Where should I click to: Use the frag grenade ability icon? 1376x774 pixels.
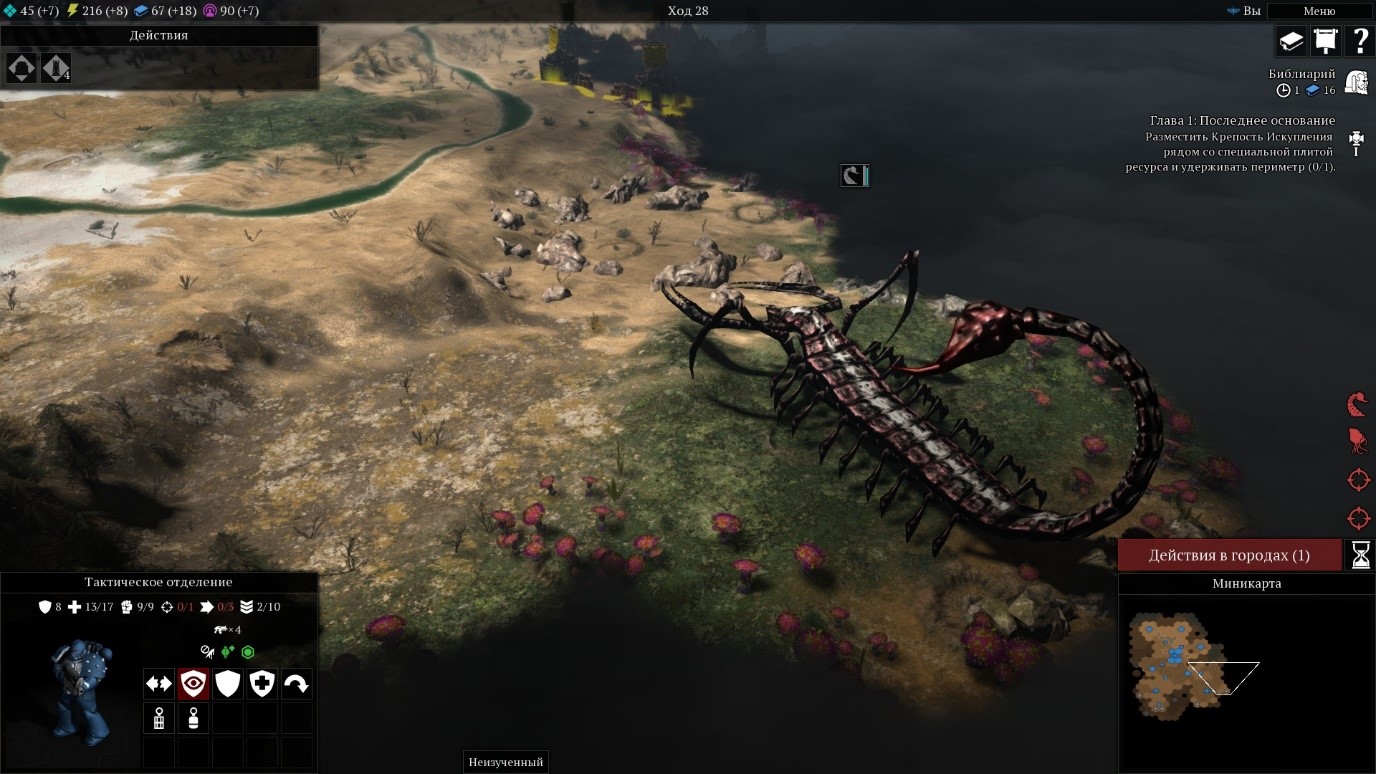(159, 718)
